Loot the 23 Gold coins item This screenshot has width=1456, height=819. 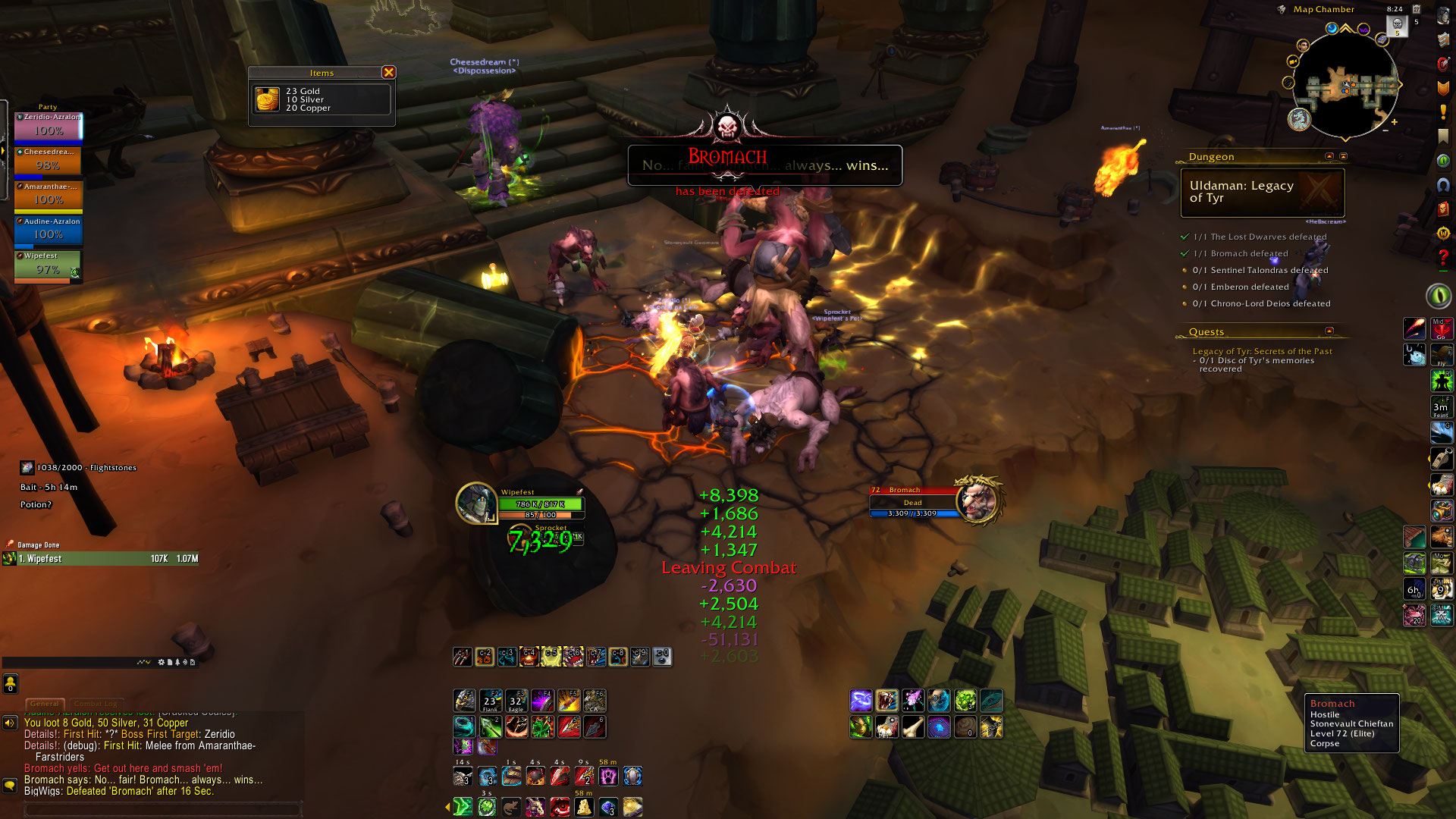click(x=267, y=99)
